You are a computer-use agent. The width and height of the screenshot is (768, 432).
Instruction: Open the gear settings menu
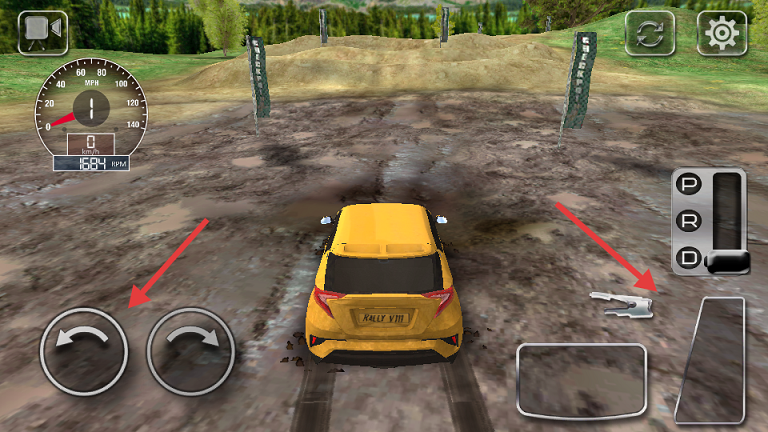[721, 33]
